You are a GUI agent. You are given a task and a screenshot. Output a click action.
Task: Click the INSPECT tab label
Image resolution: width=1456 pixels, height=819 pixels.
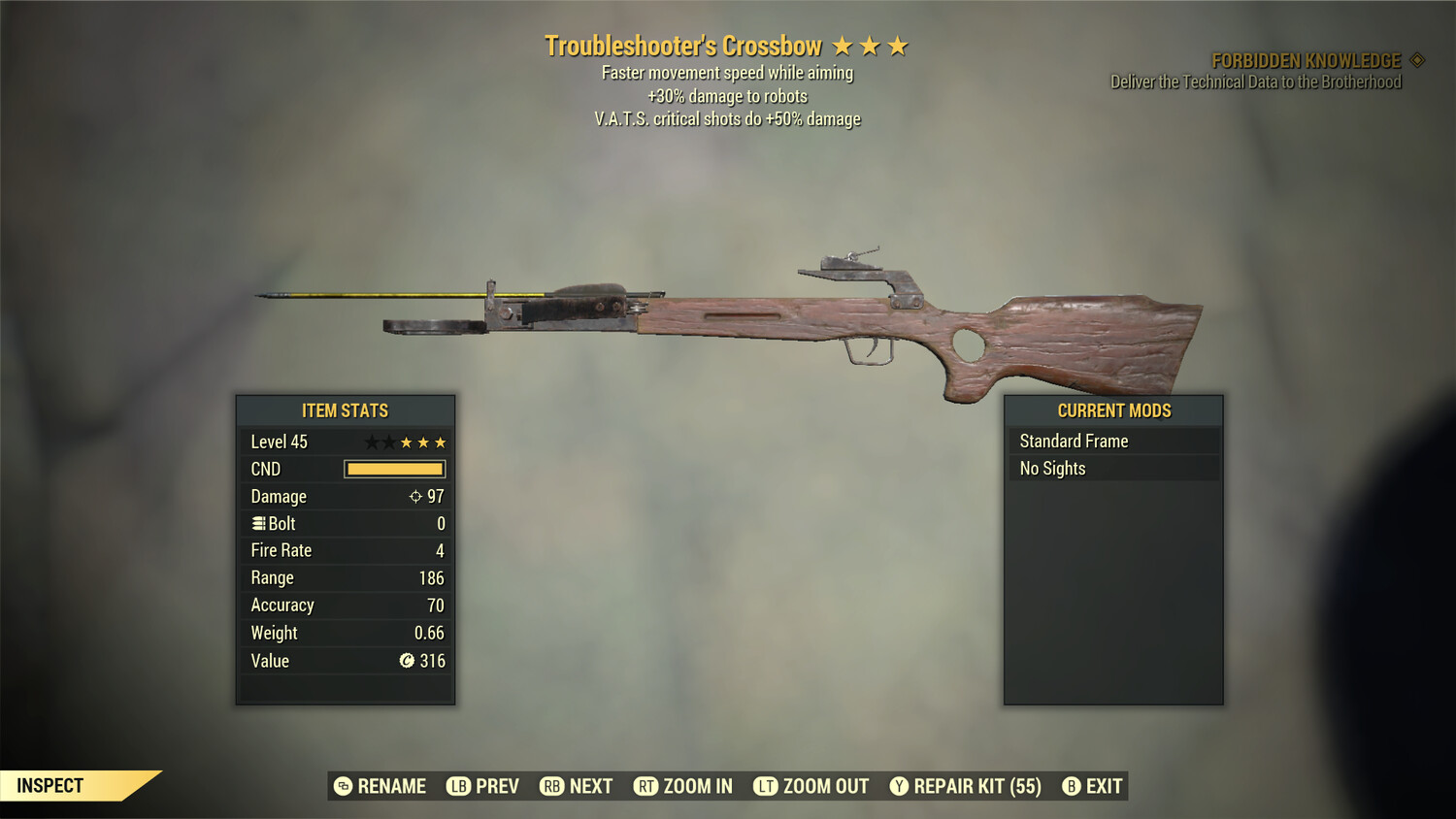pos(50,785)
